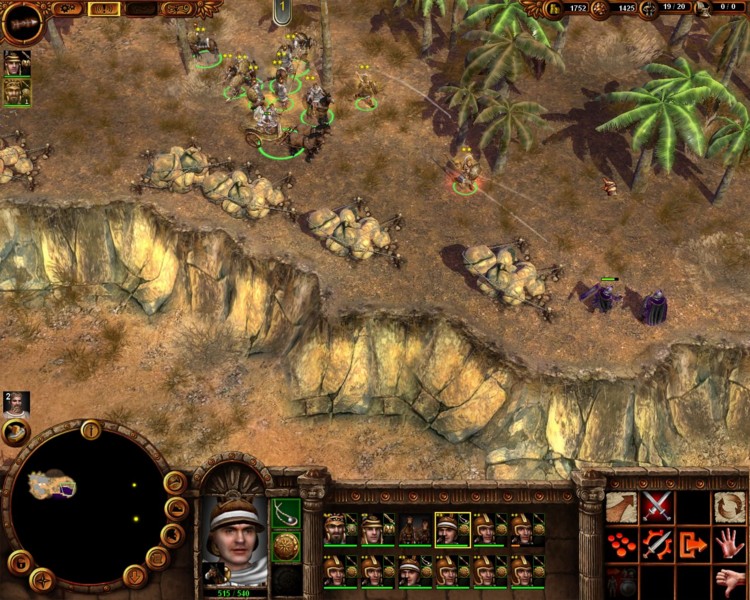This screenshot has height=600, width=750.
Task: Click the pointing hand command icon
Action: click(728, 581)
